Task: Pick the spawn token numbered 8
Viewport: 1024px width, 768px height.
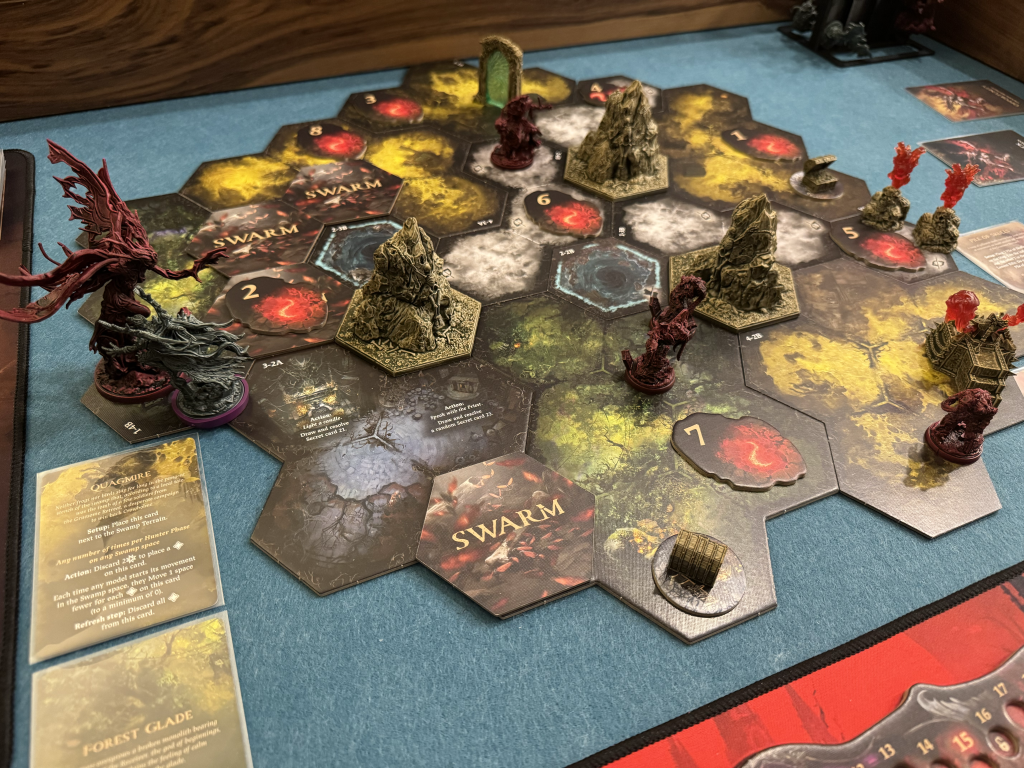Action: point(331,141)
